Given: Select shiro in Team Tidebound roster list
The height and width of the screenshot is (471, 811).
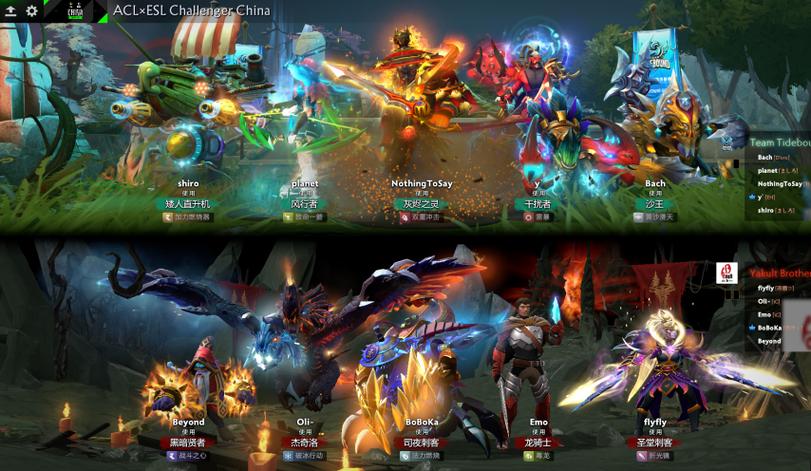Looking at the screenshot, I should (x=767, y=210).
